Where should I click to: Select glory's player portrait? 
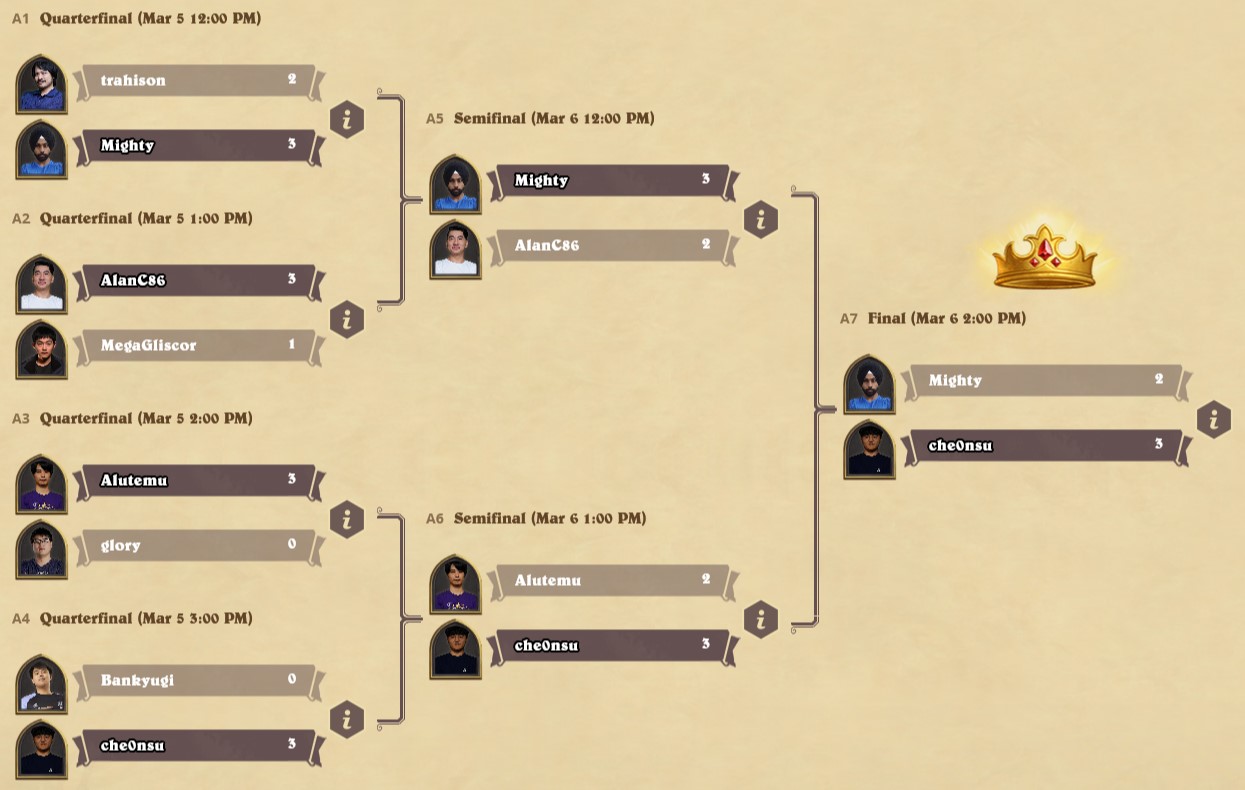pyautogui.click(x=42, y=549)
